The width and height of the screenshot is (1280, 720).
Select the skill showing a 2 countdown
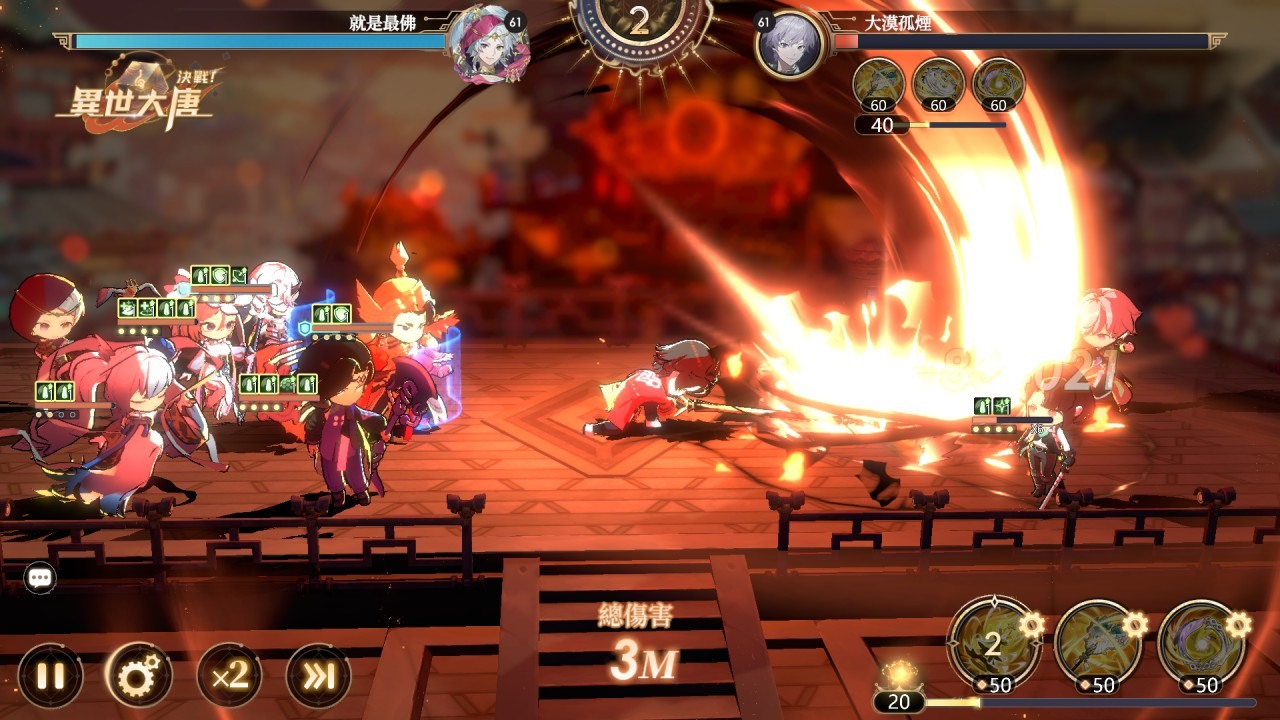coord(991,644)
